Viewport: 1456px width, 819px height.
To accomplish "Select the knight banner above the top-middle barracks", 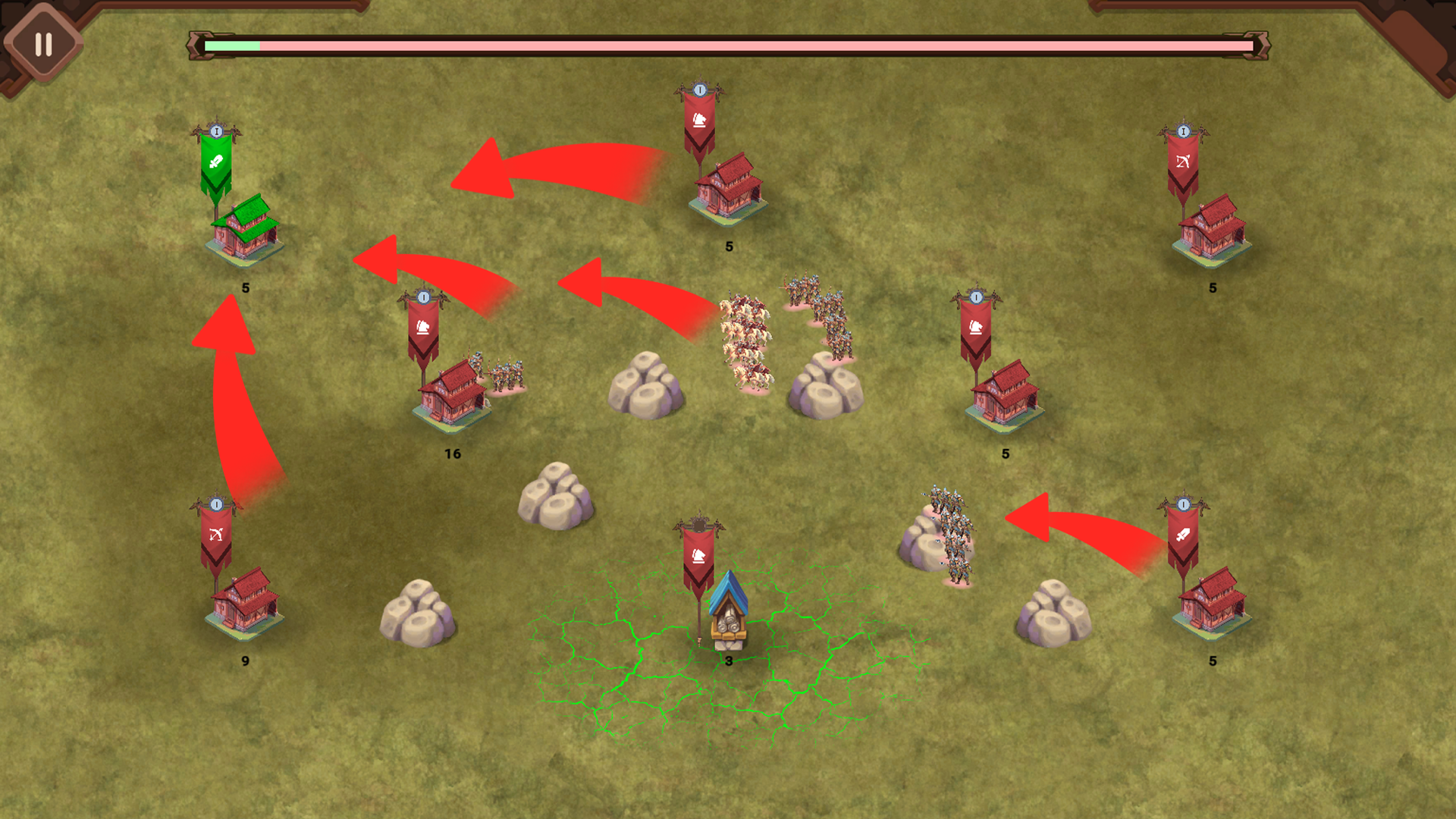I will tap(700, 119).
